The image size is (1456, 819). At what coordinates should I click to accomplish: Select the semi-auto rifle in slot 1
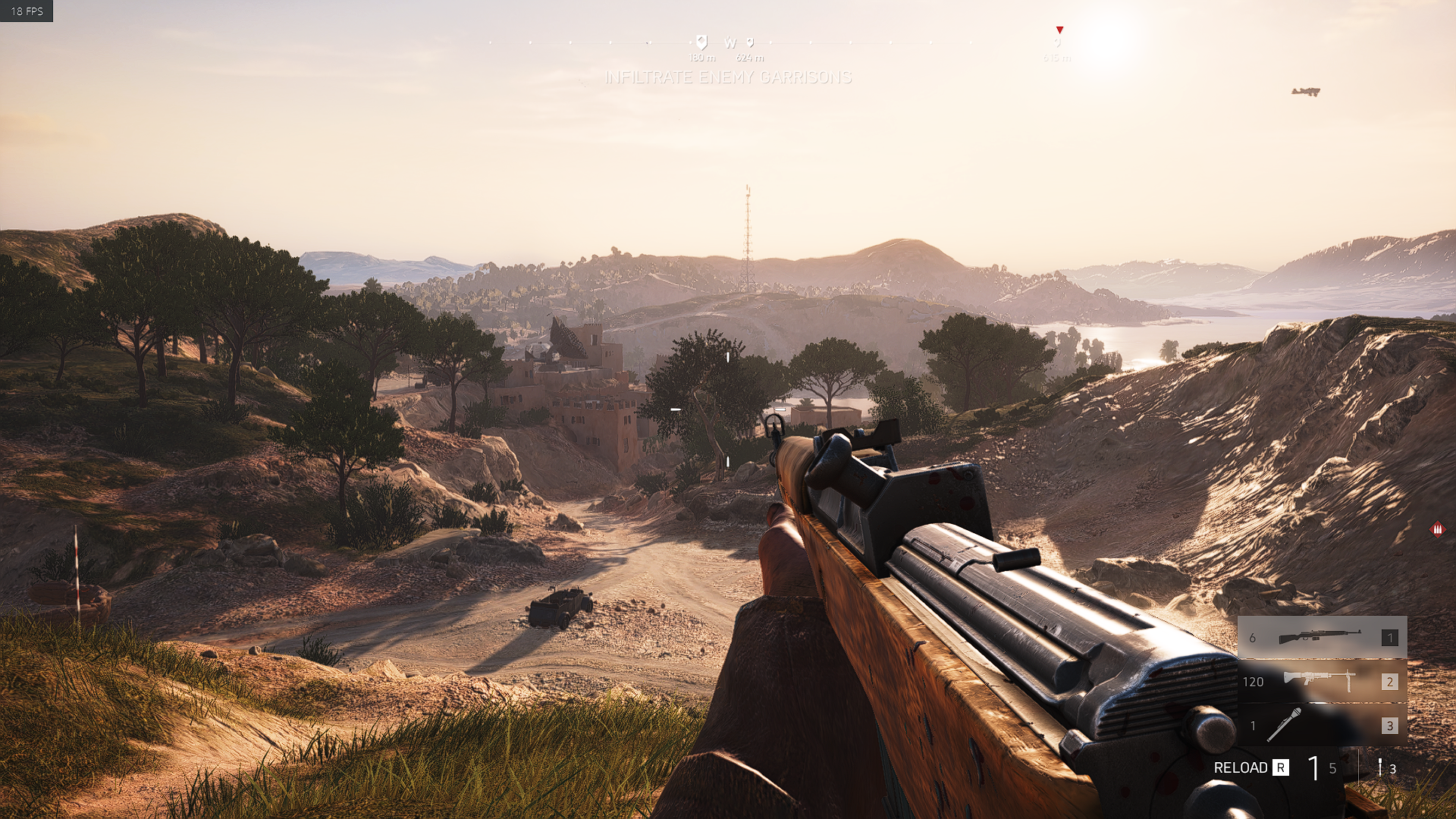coord(1321,637)
